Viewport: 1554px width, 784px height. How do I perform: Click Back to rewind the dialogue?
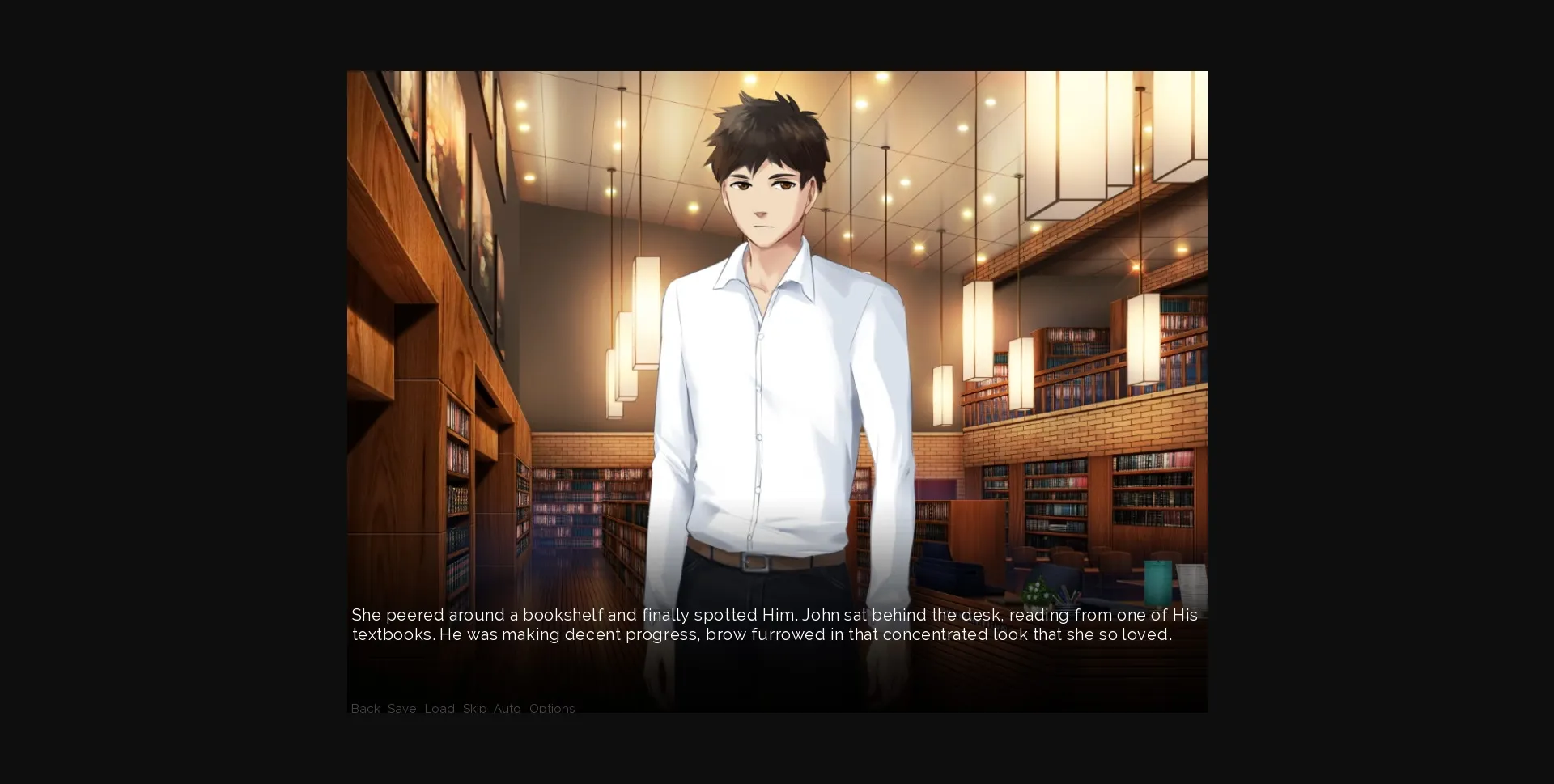[365, 709]
